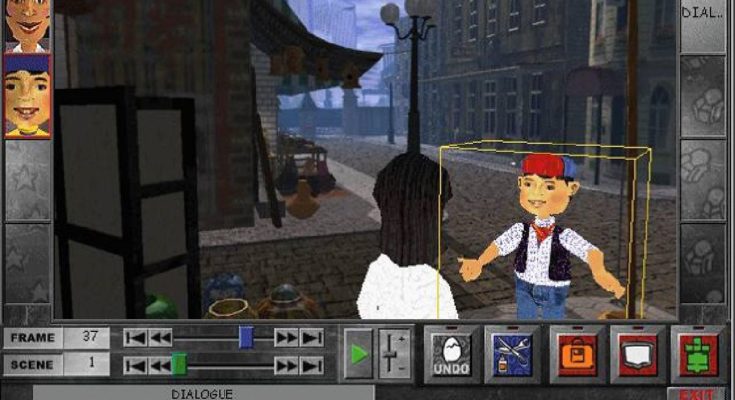Open the editing tools box
The height and width of the screenshot is (400, 735).
[x=512, y=354]
